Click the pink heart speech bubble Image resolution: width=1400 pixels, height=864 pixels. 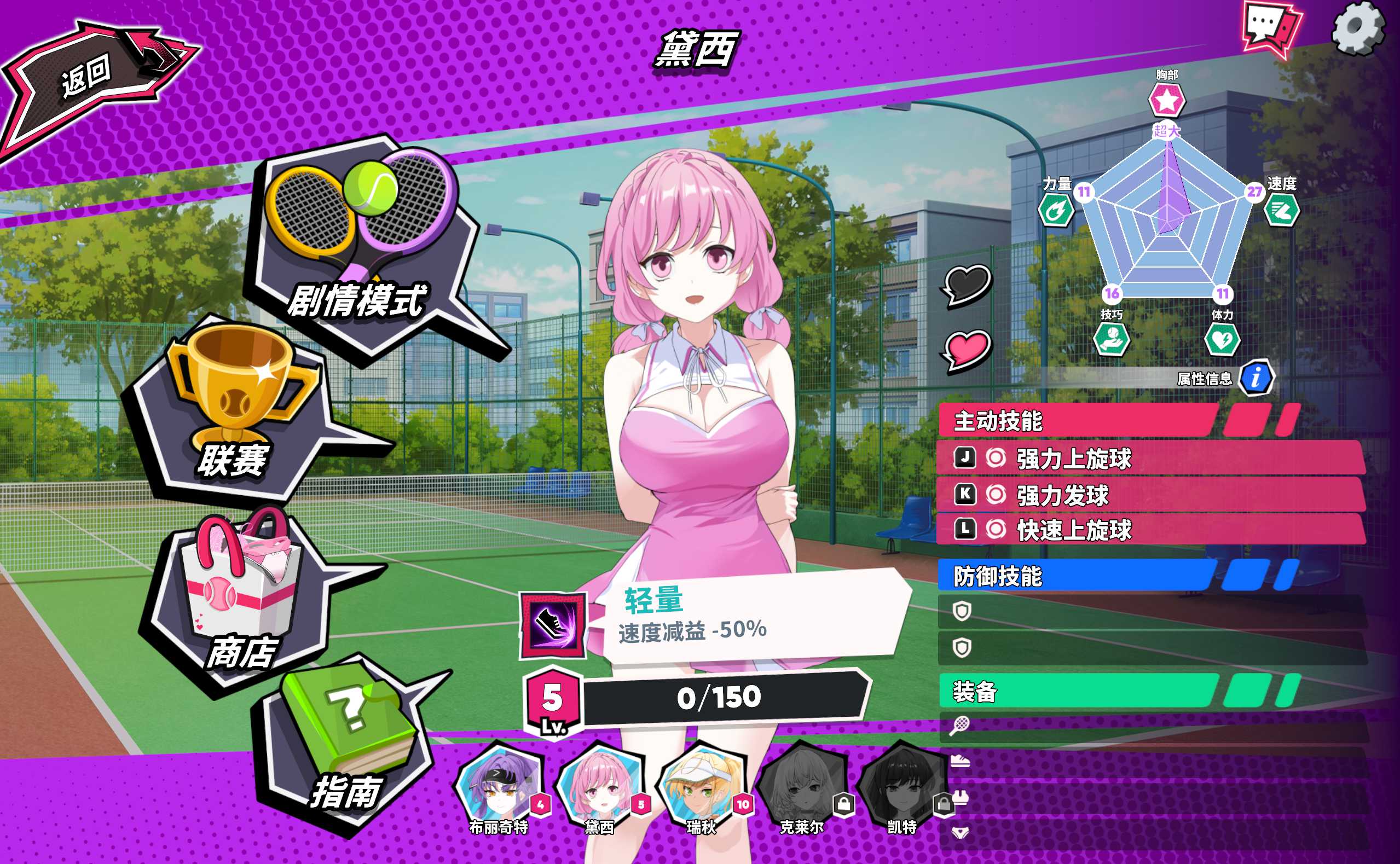pyautogui.click(x=968, y=350)
